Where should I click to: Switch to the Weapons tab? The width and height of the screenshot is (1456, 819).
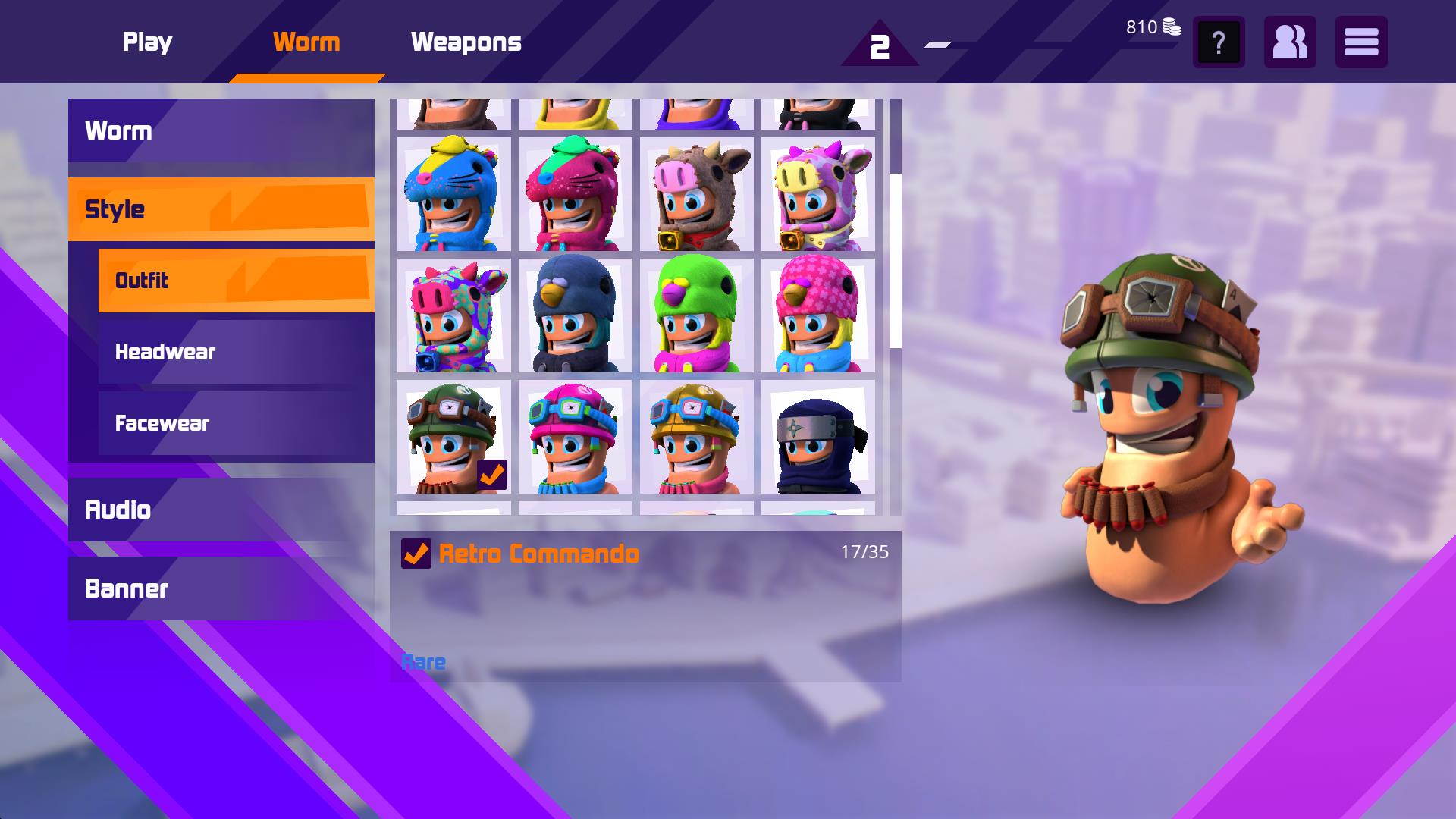[x=466, y=42]
